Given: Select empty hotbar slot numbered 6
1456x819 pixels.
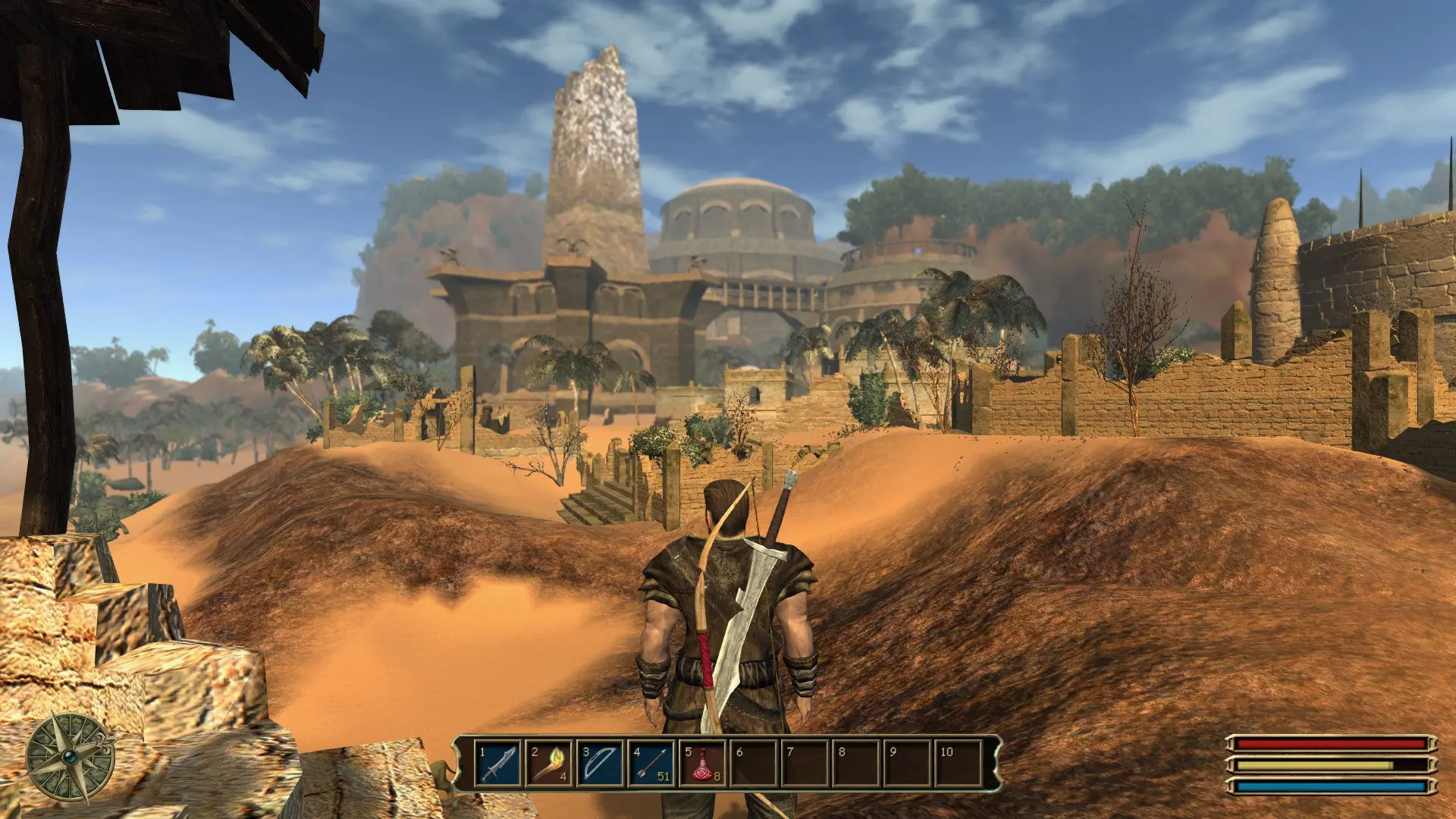Looking at the screenshot, I should click(x=754, y=764).
